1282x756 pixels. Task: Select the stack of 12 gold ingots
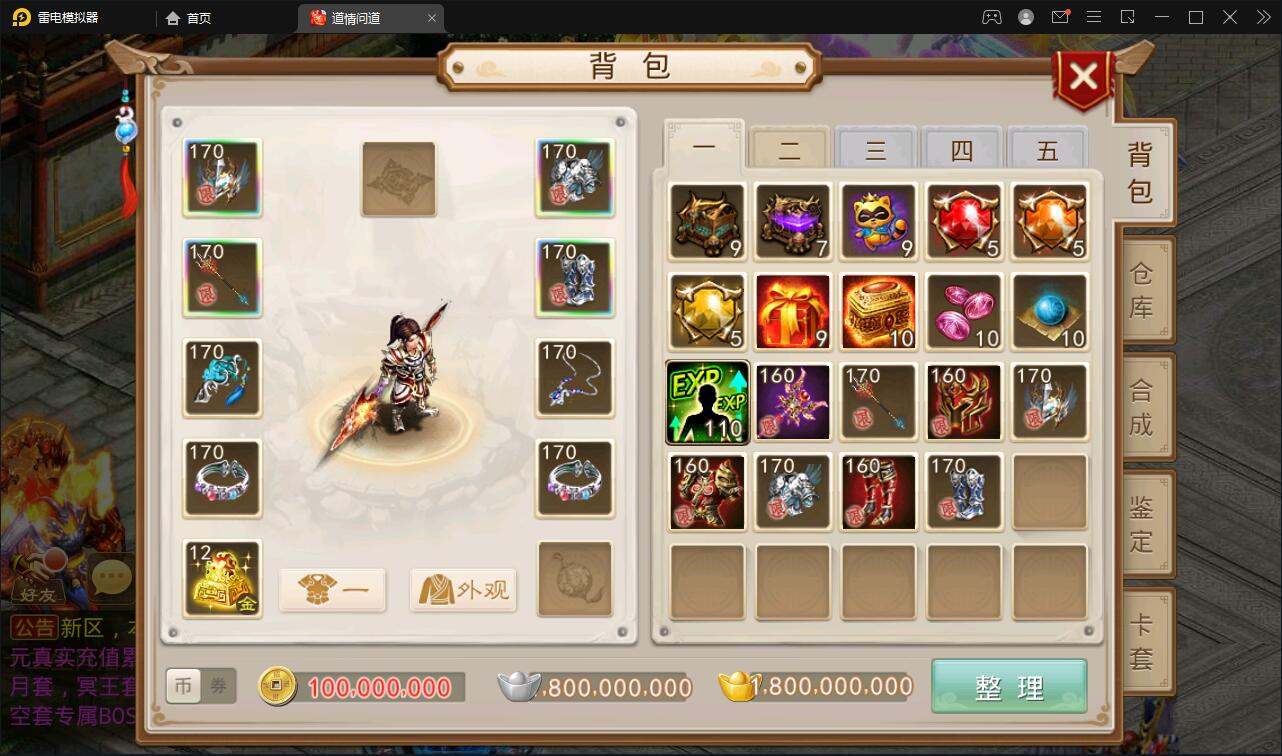[x=222, y=578]
